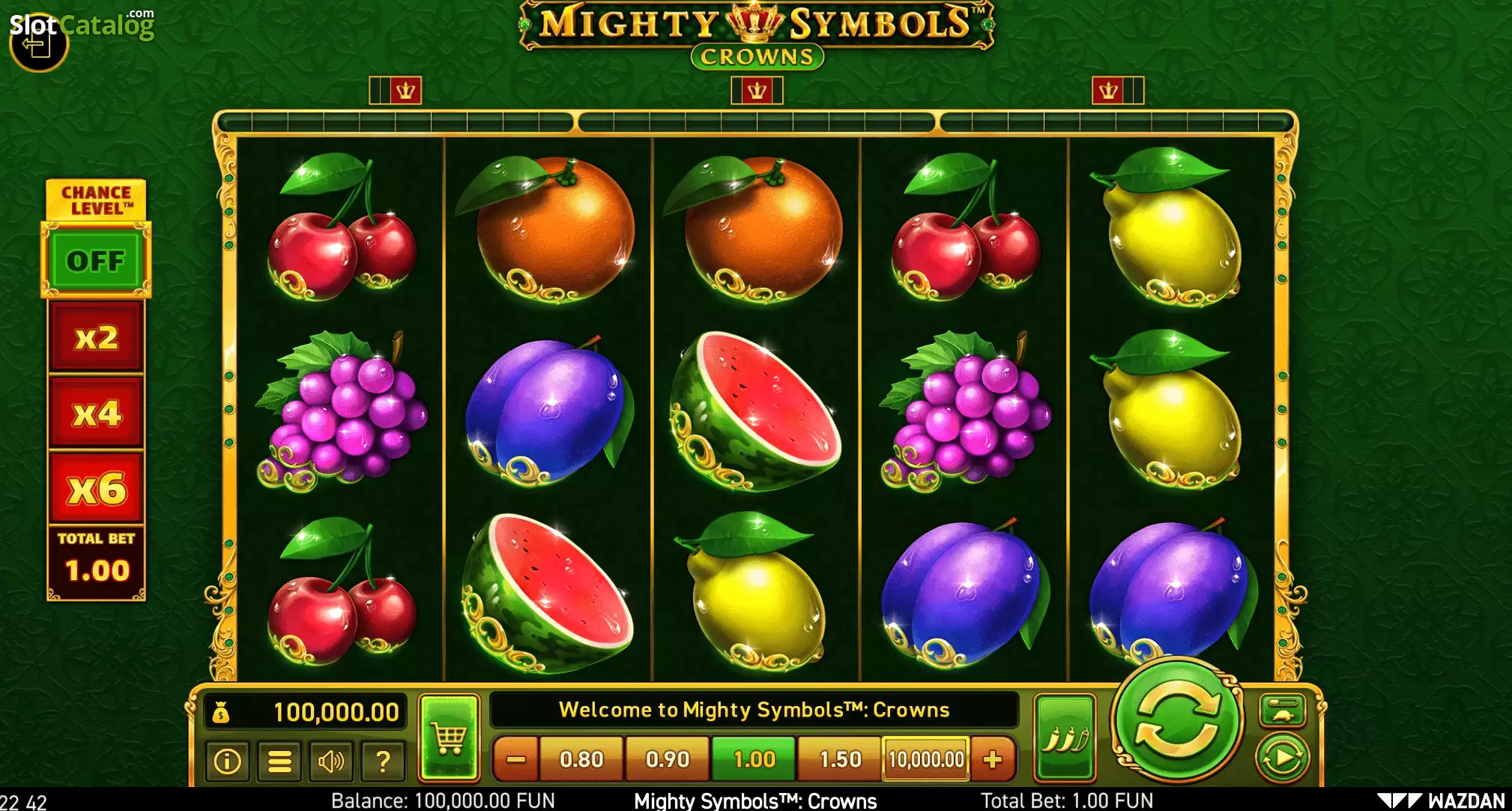Open the hamburger menu

coord(279,762)
